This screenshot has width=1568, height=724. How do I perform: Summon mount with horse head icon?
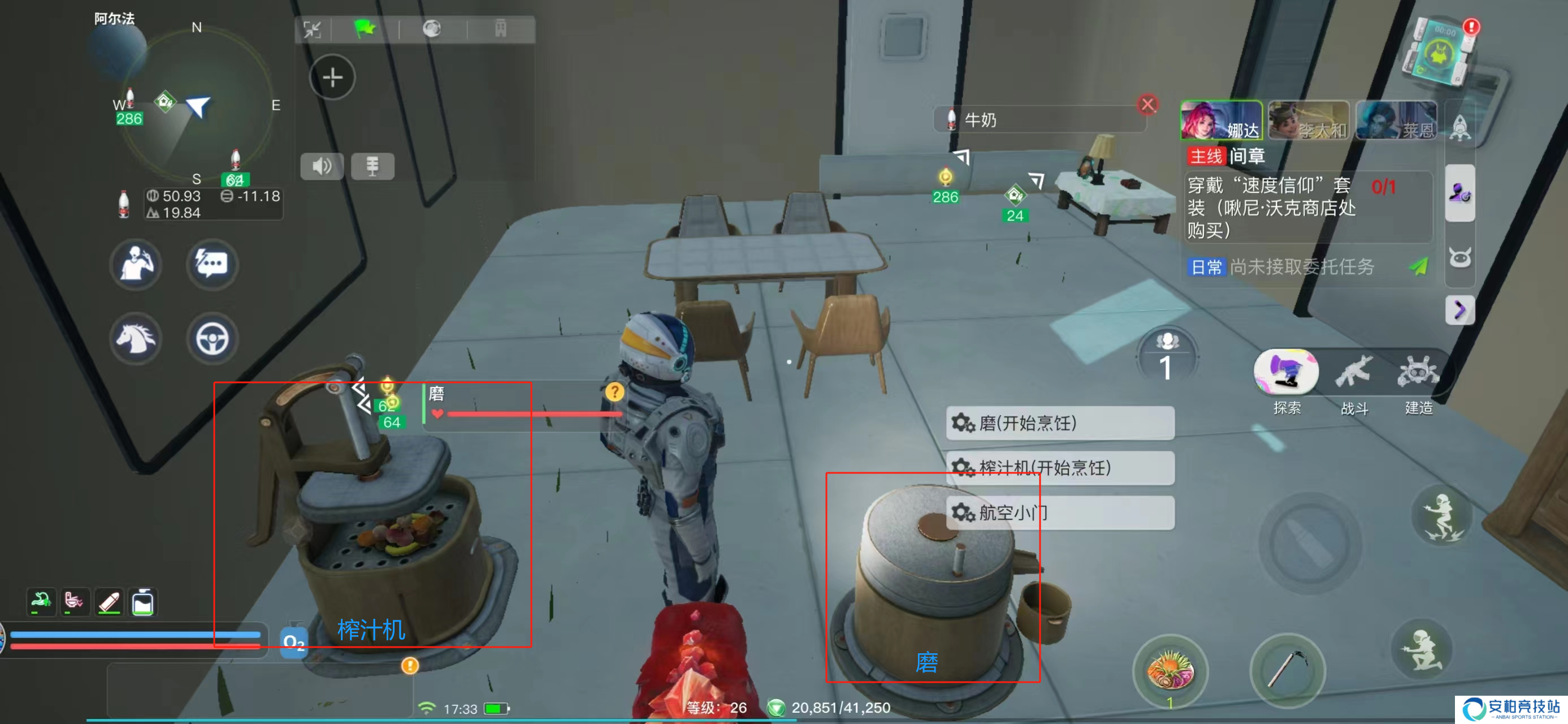click(x=136, y=339)
